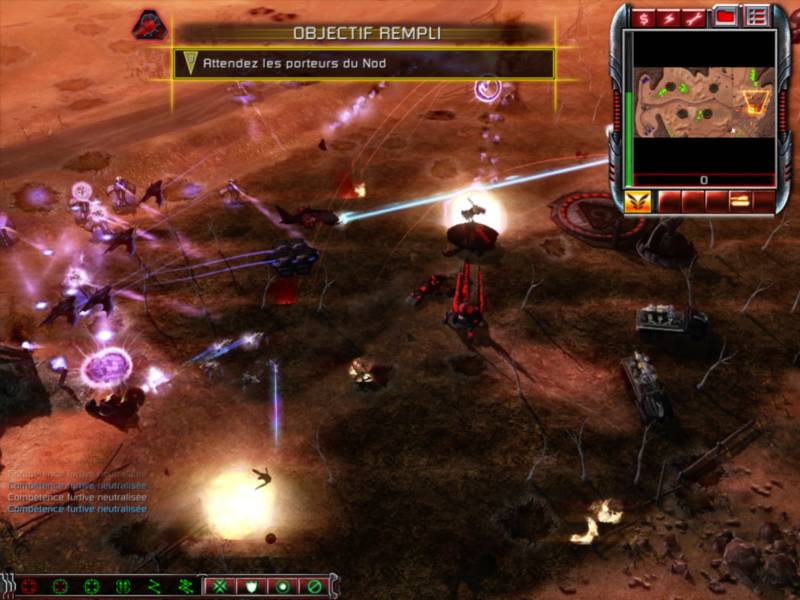The image size is (800, 600).
Task: Switch to the red folder tab
Action: click(726, 17)
